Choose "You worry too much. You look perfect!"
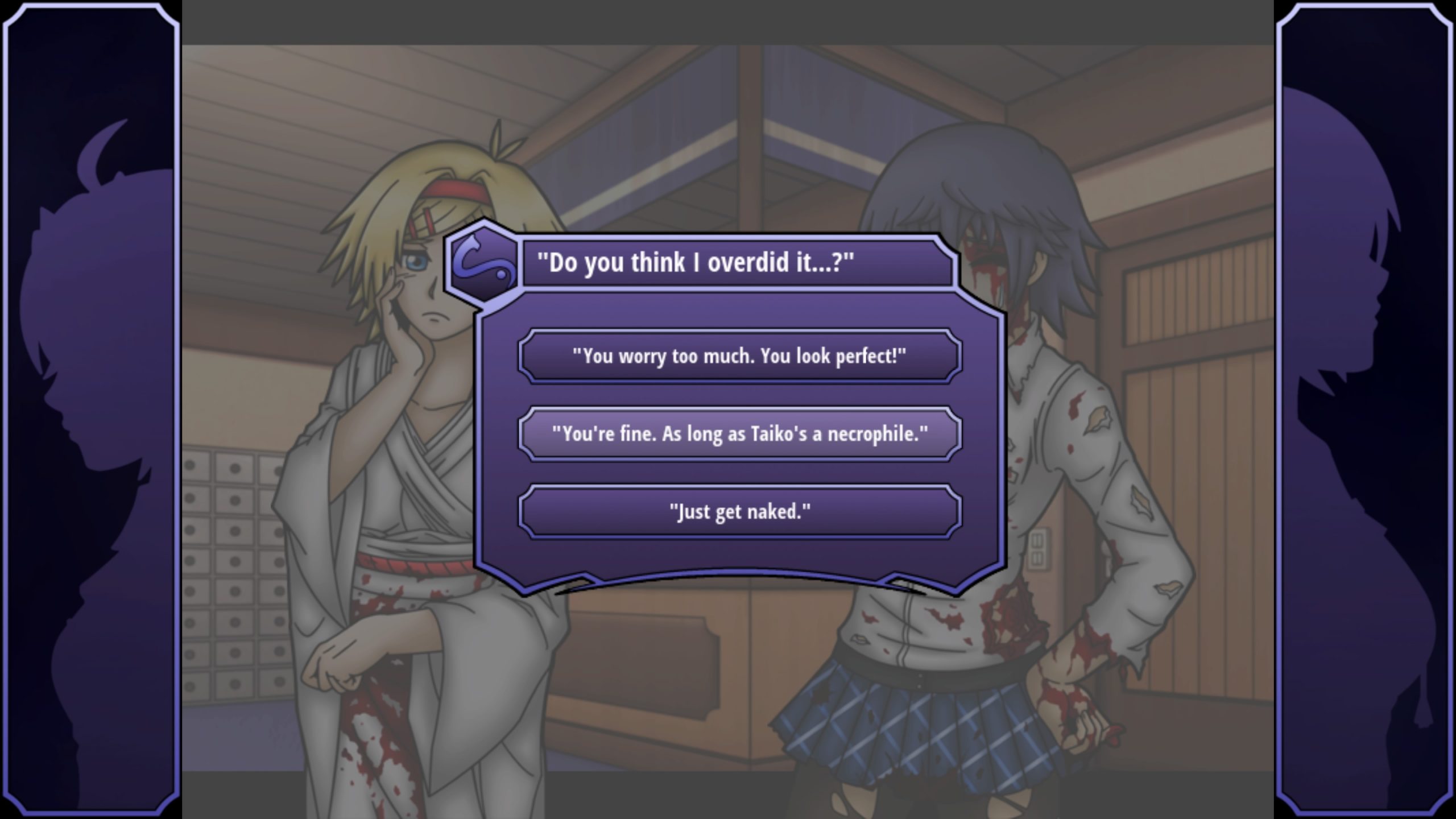 pos(739,357)
